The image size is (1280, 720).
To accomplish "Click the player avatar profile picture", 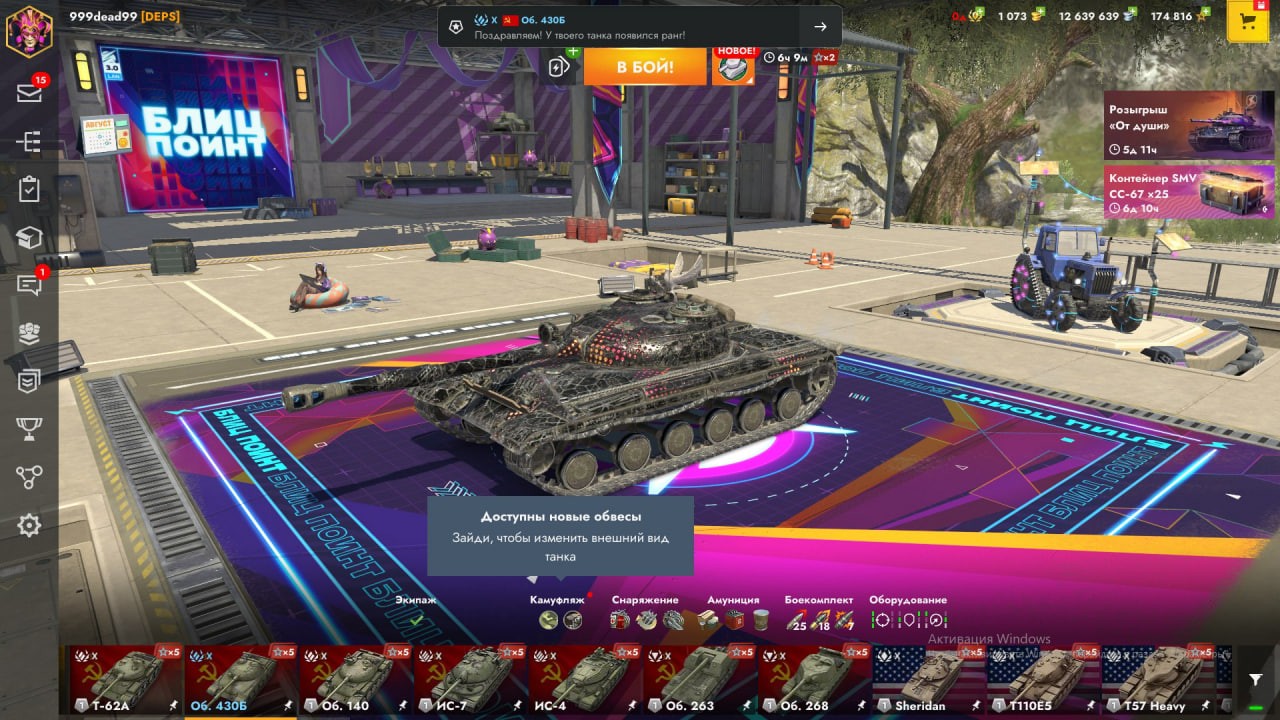I will pyautogui.click(x=29, y=30).
